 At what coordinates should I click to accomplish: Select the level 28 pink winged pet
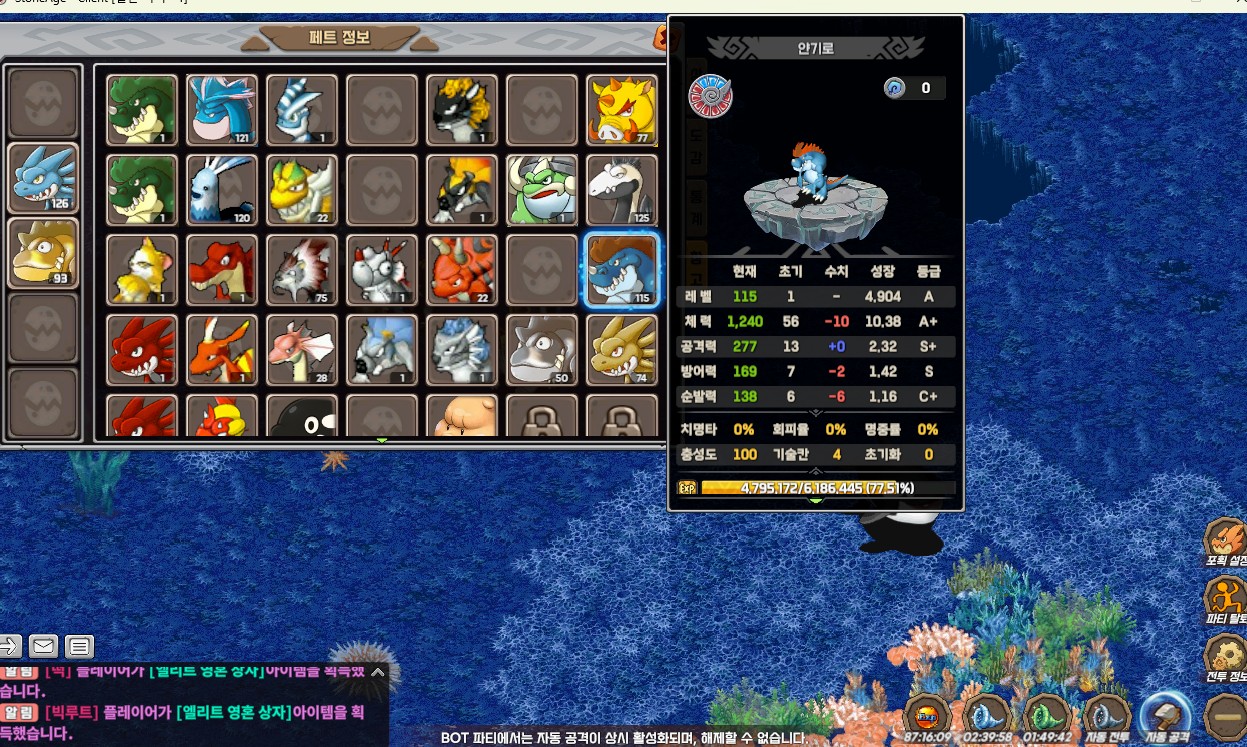pyautogui.click(x=302, y=350)
